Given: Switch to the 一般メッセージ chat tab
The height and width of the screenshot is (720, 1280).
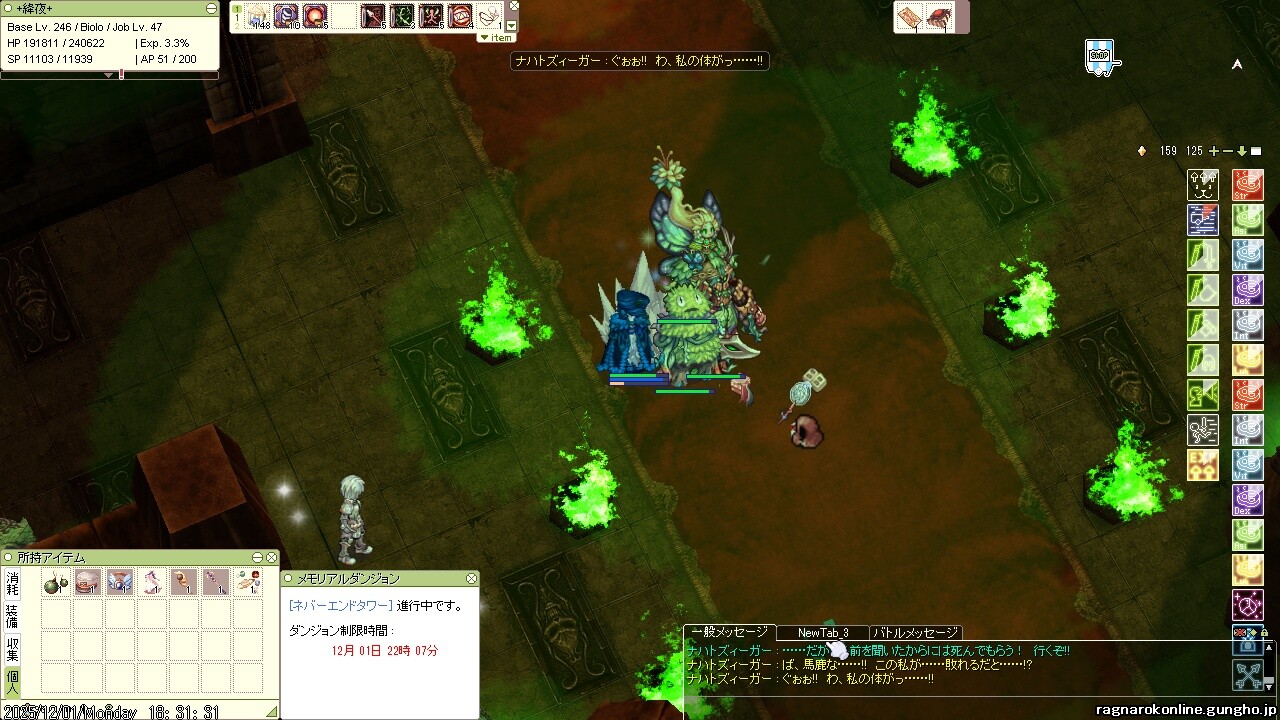Looking at the screenshot, I should (728, 632).
